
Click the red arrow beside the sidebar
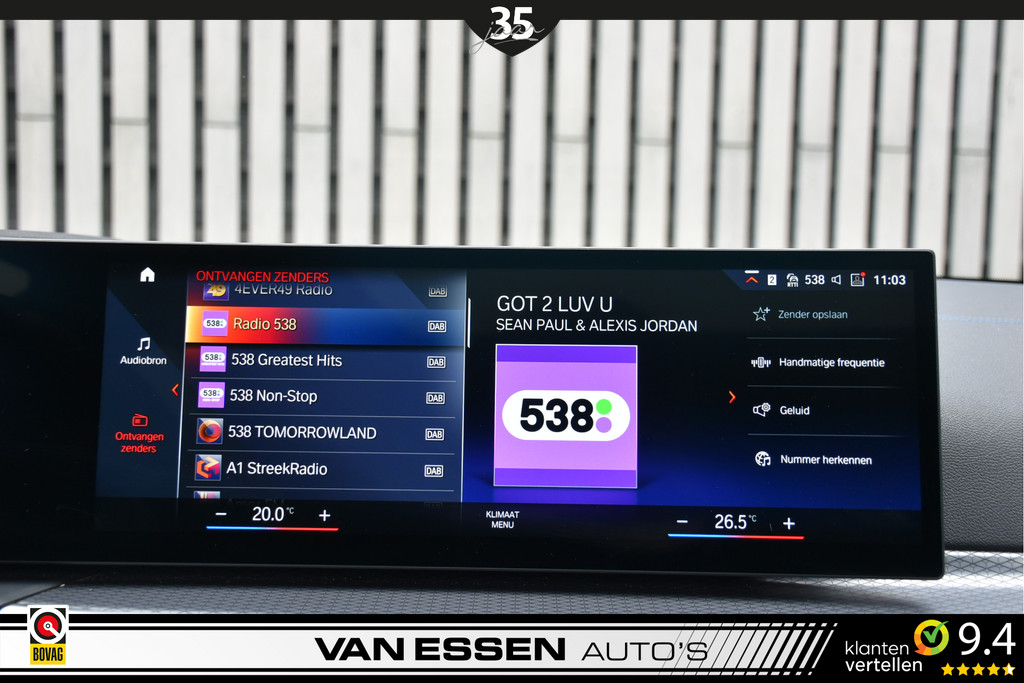point(175,390)
